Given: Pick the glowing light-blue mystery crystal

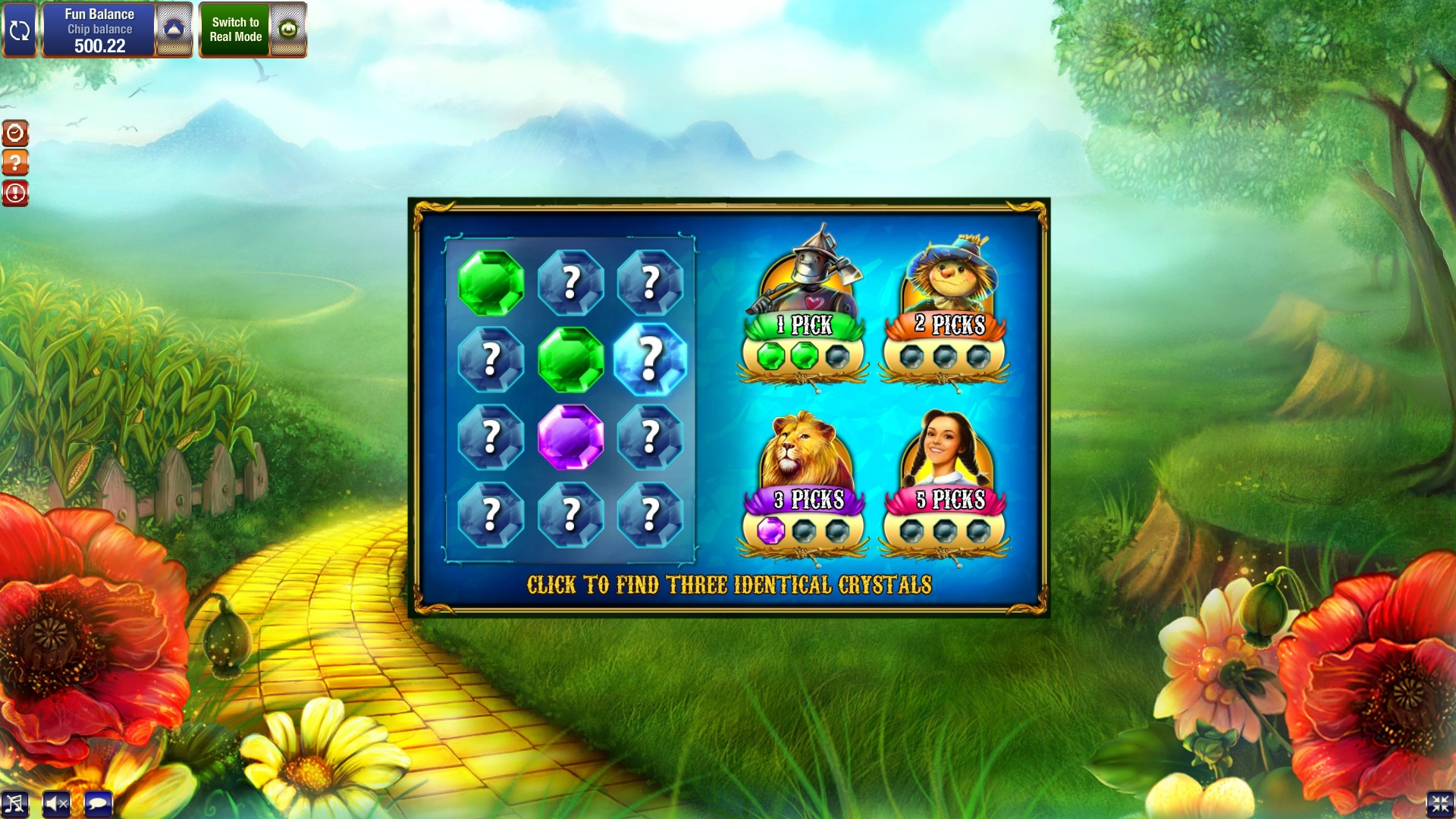Looking at the screenshot, I should coord(650,359).
